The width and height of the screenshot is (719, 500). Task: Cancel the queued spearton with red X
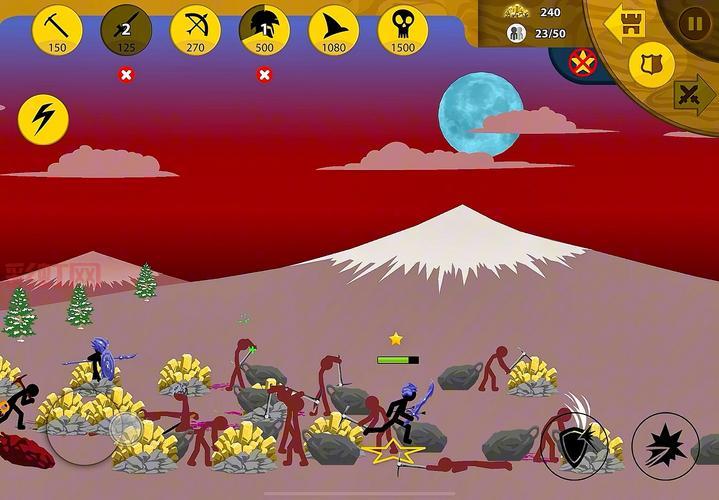(264, 74)
